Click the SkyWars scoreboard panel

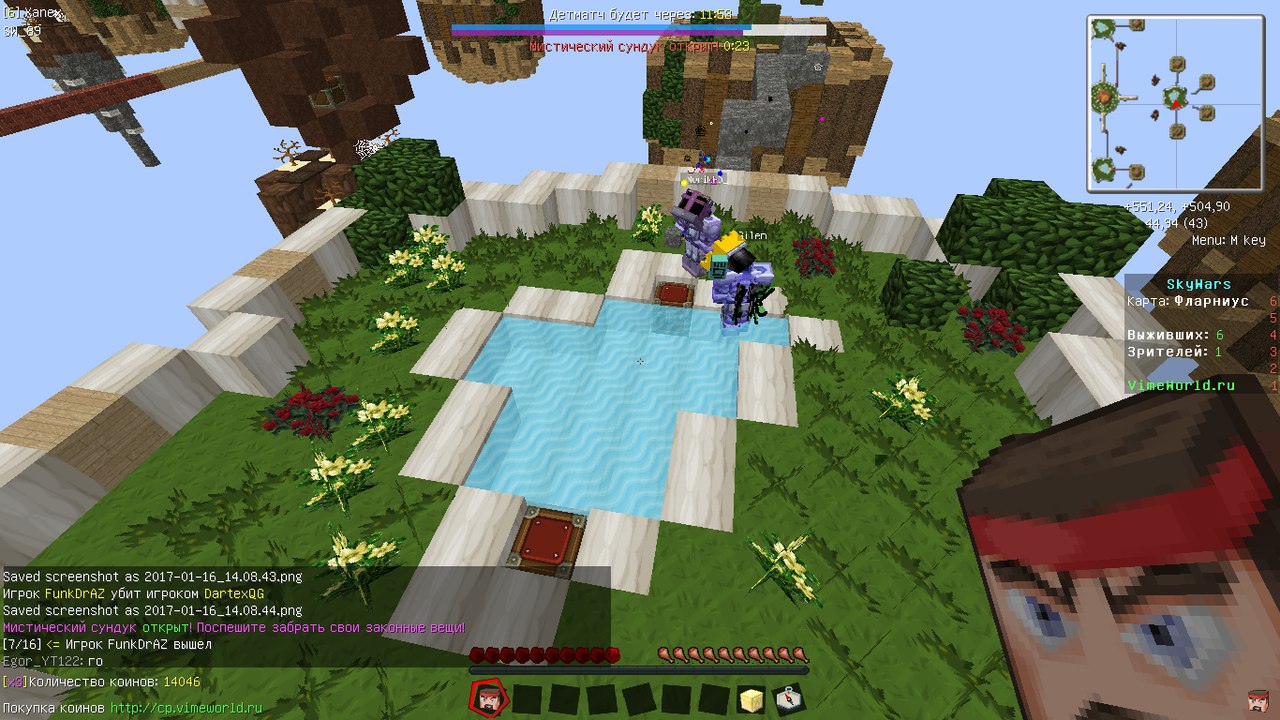(1200, 334)
